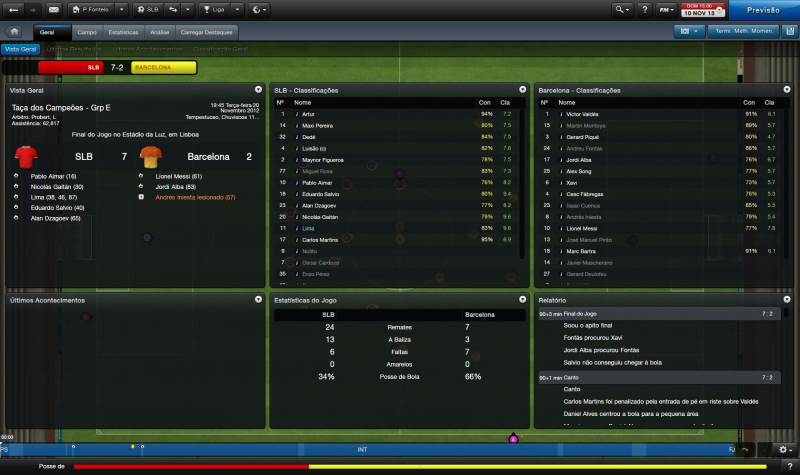Collapse the Vista Geral panel

[259, 90]
